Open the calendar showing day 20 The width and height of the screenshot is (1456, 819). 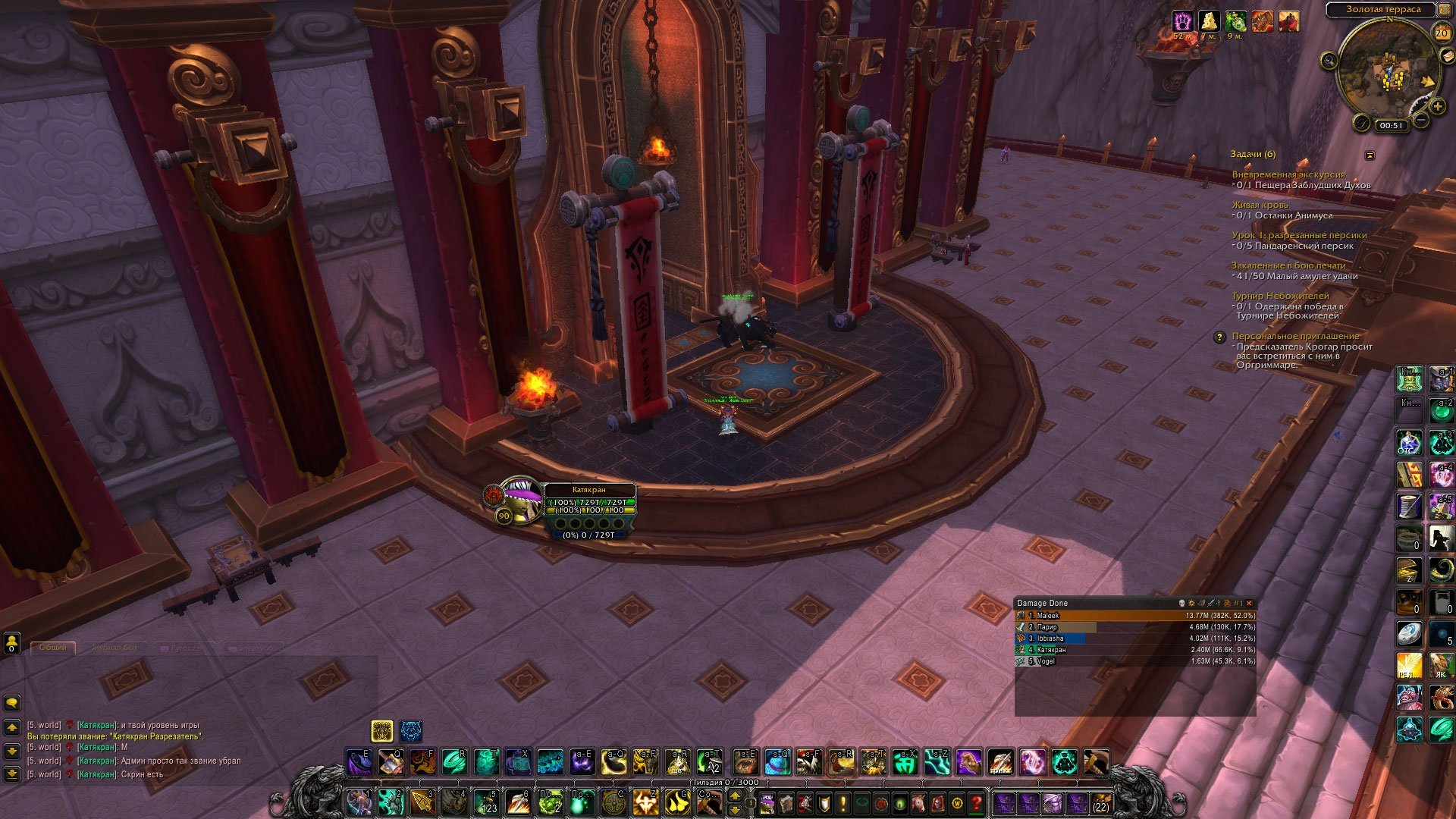pos(1442,33)
